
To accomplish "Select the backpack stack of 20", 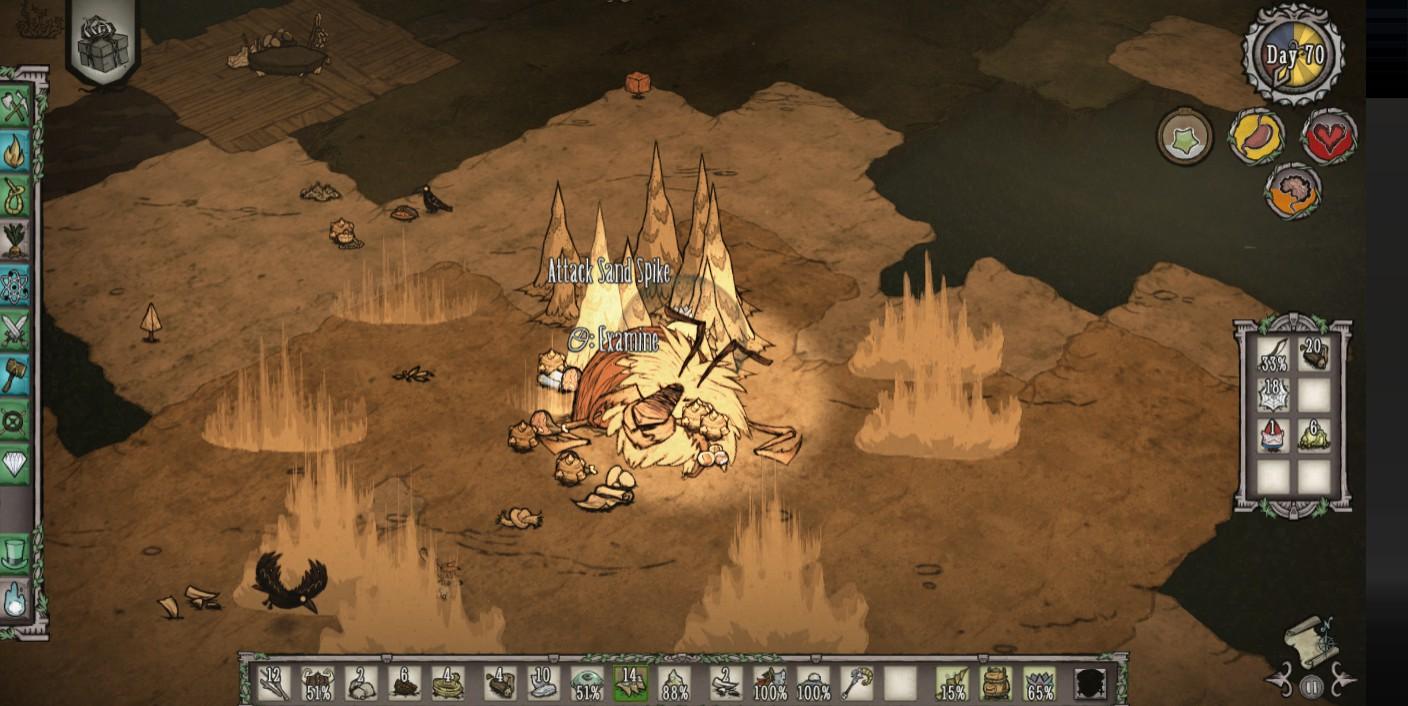I will [1314, 352].
